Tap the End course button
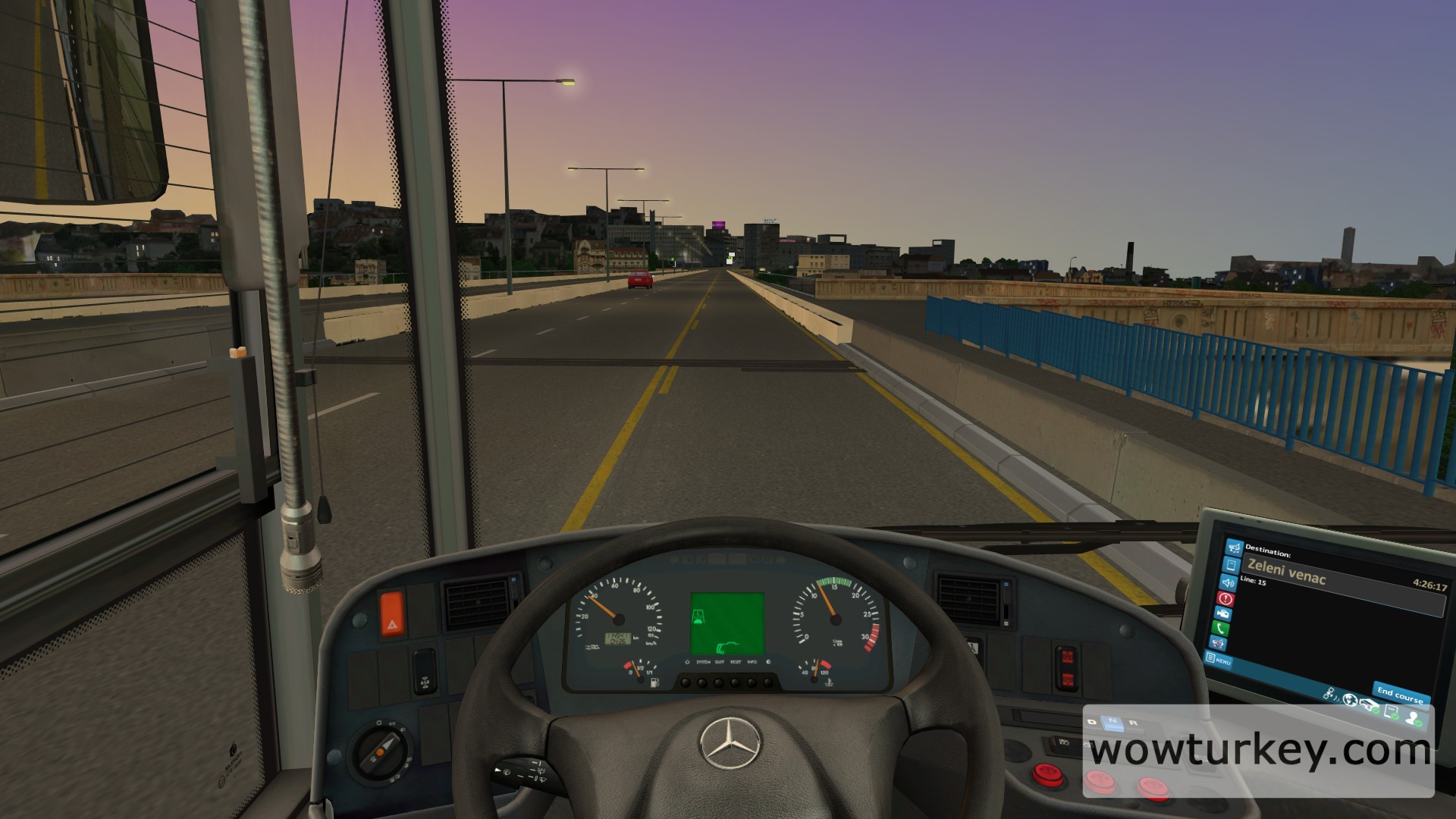Image resolution: width=1456 pixels, height=819 pixels. click(1400, 694)
